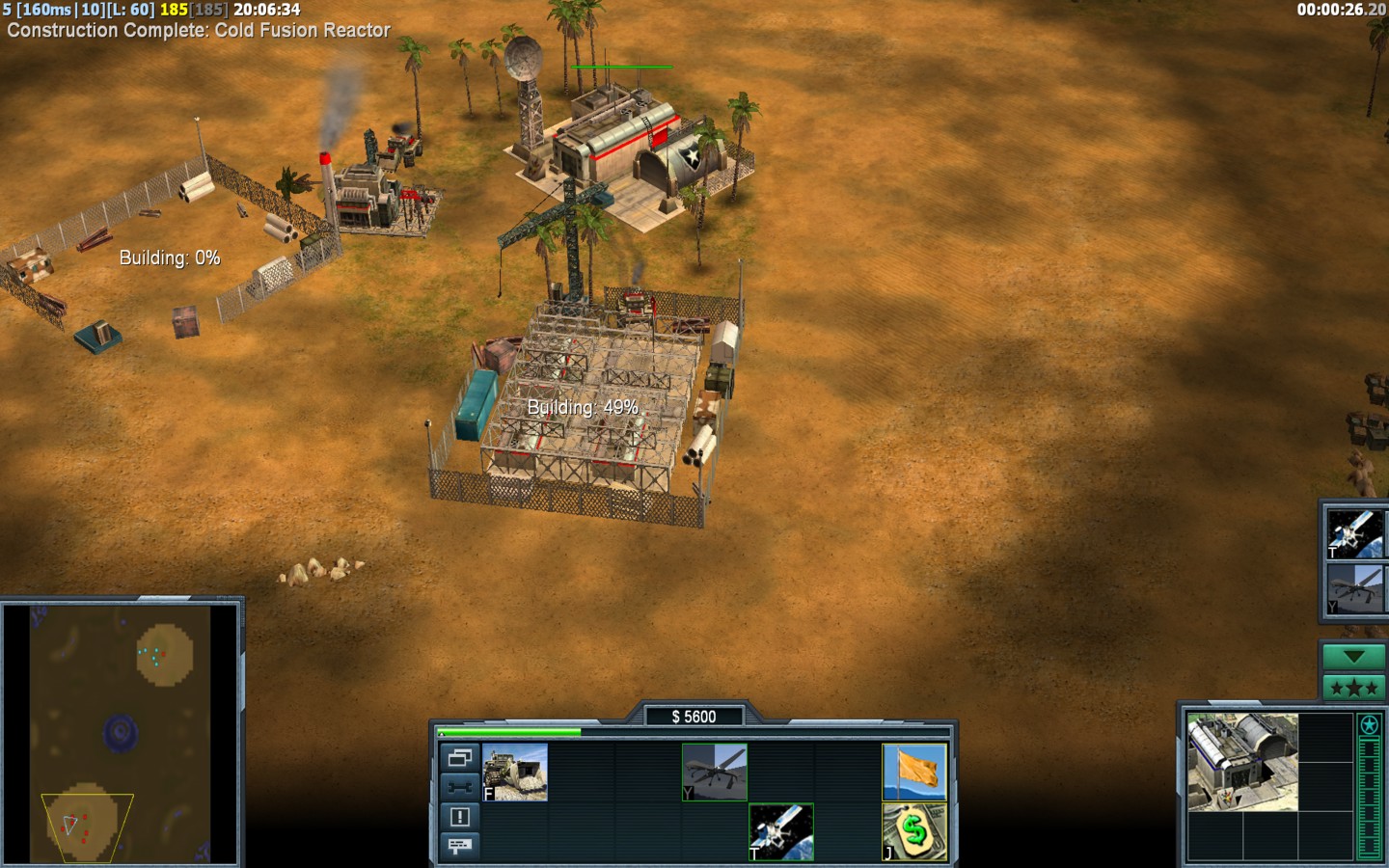The height and width of the screenshot is (868, 1389).
Task: Open the chat message button
Action: (460, 846)
